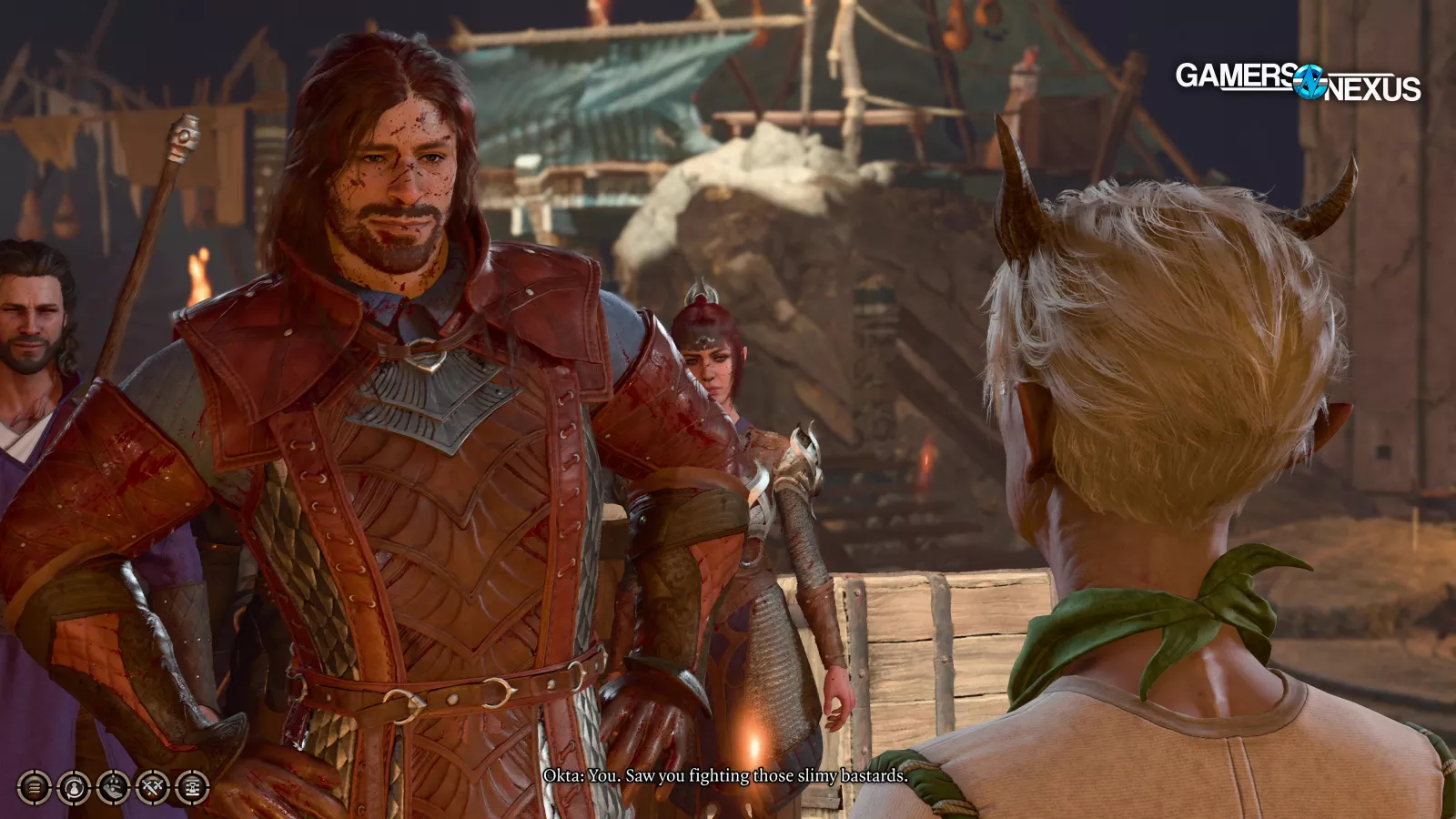This screenshot has width=1456, height=819.
Task: Select the hand tossing coins icon
Action: click(x=113, y=787)
